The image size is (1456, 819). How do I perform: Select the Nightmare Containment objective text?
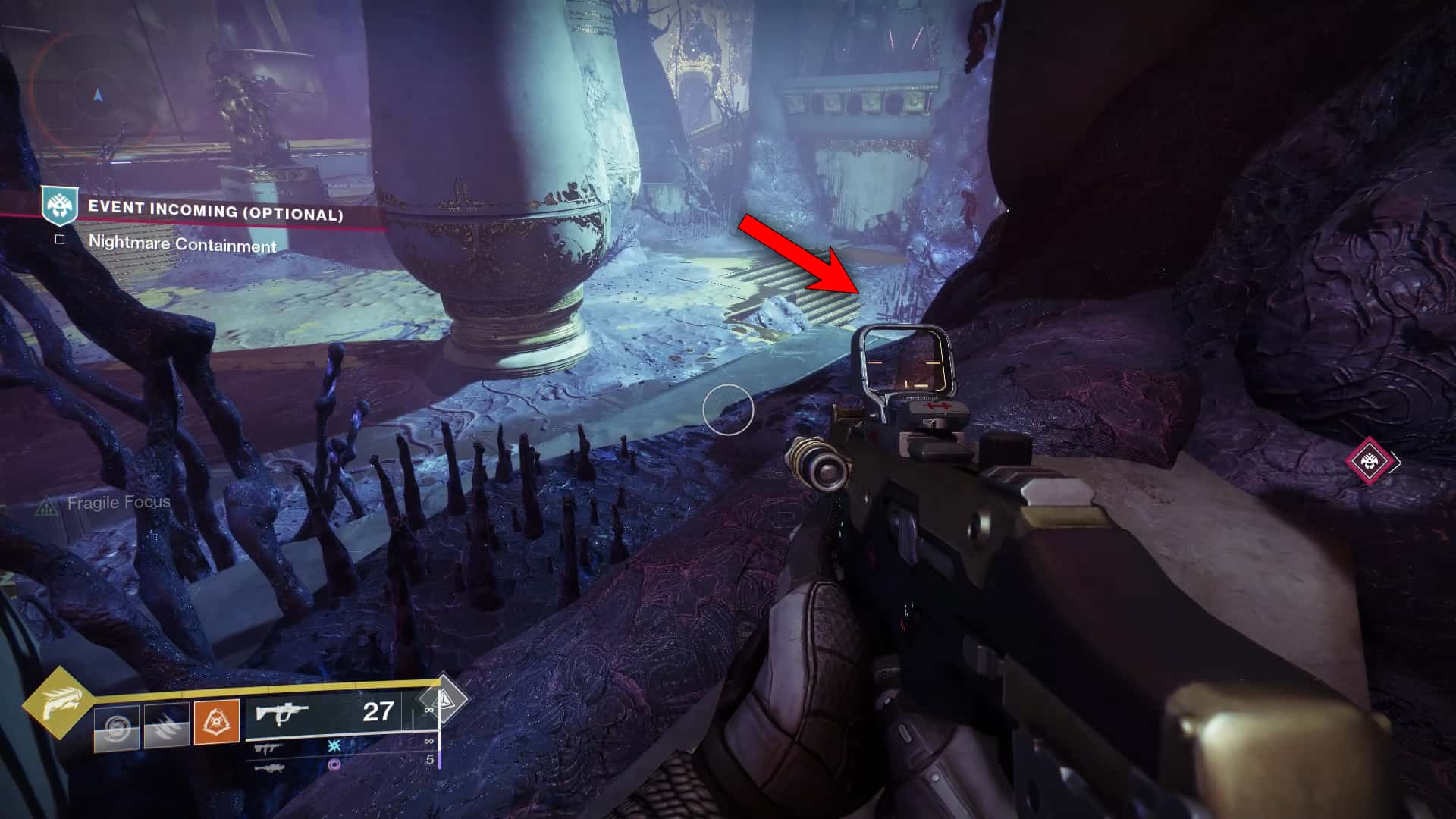184,244
